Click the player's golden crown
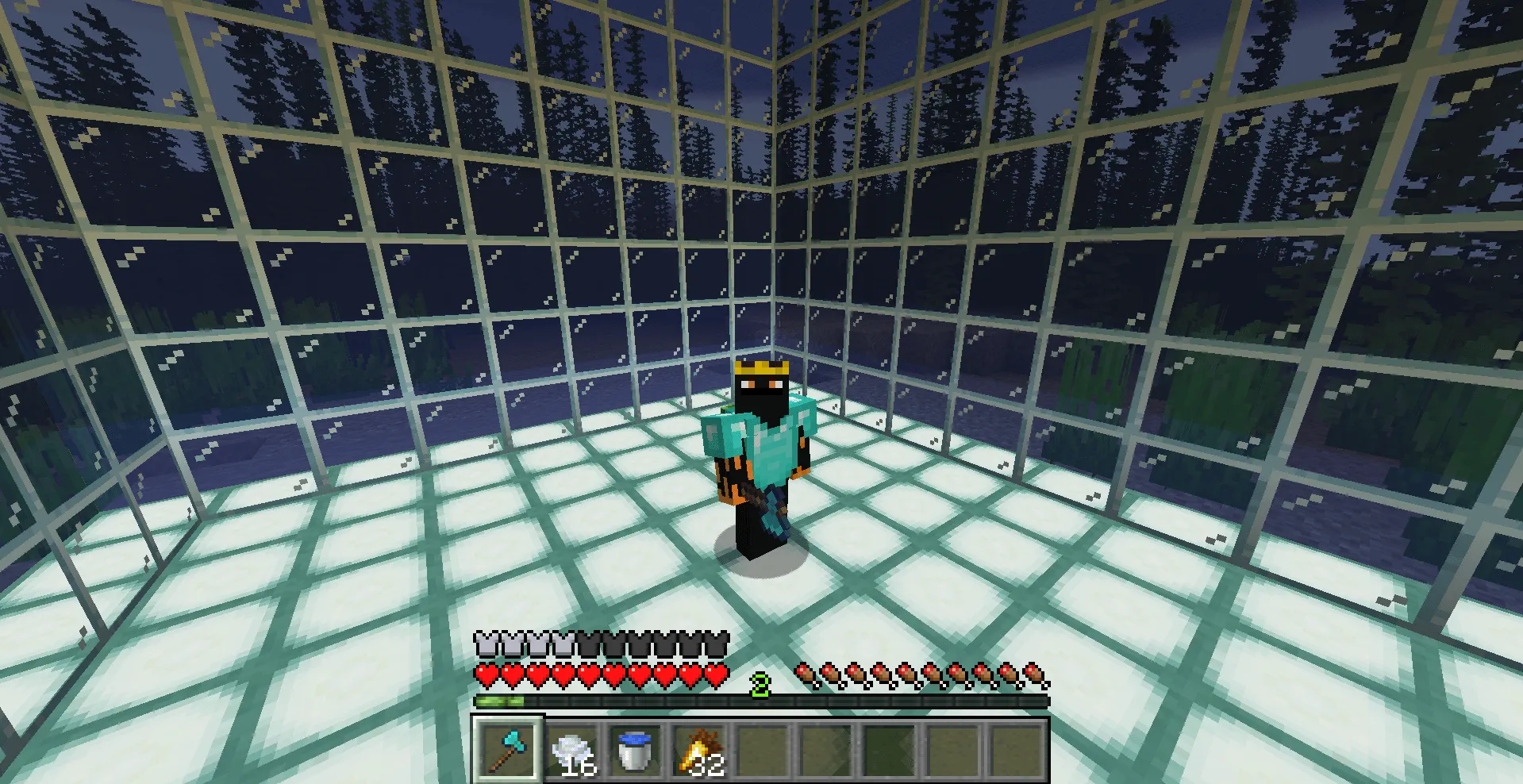The image size is (1523, 784). 763,367
